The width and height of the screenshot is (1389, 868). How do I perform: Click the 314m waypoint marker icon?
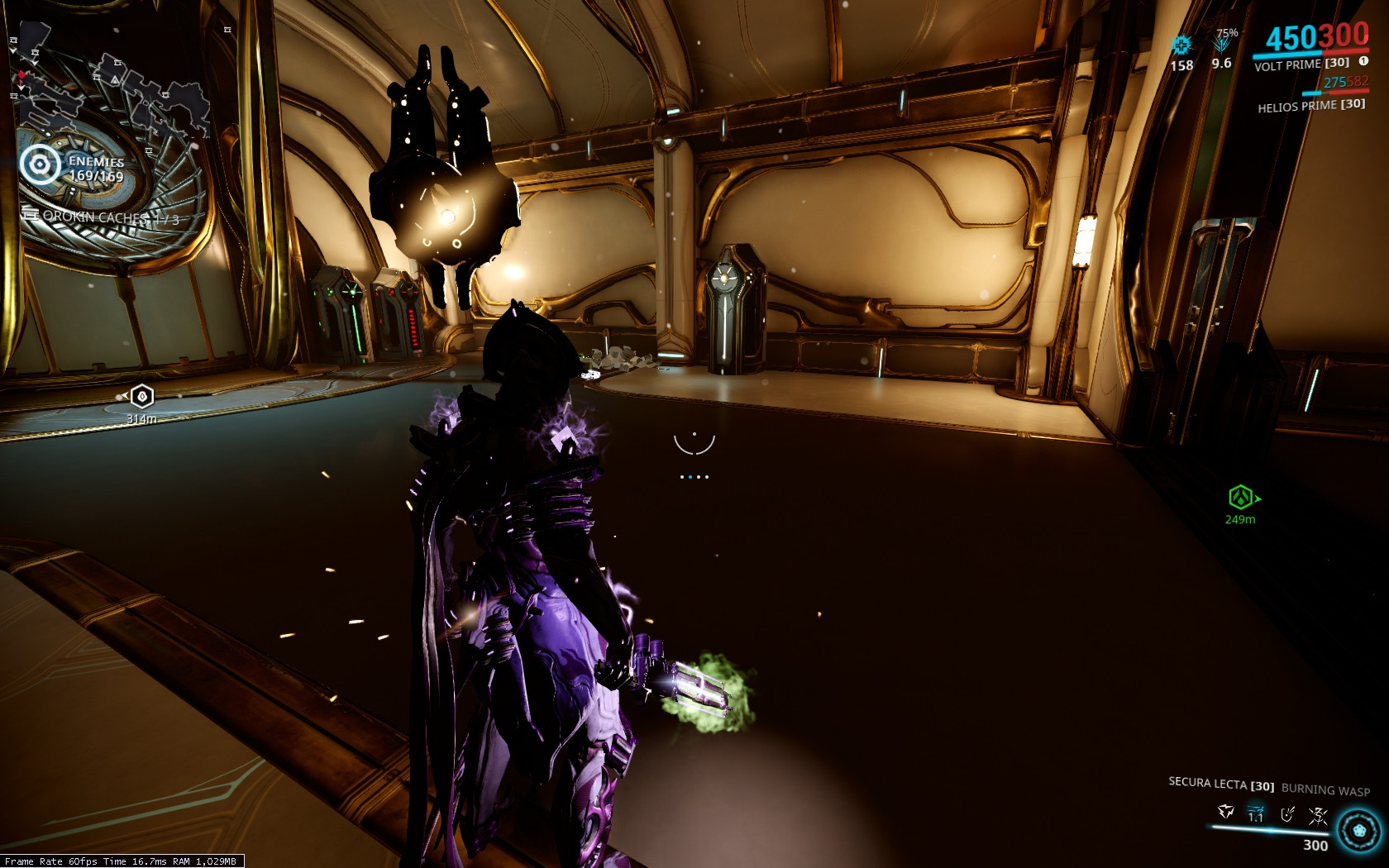tap(143, 396)
